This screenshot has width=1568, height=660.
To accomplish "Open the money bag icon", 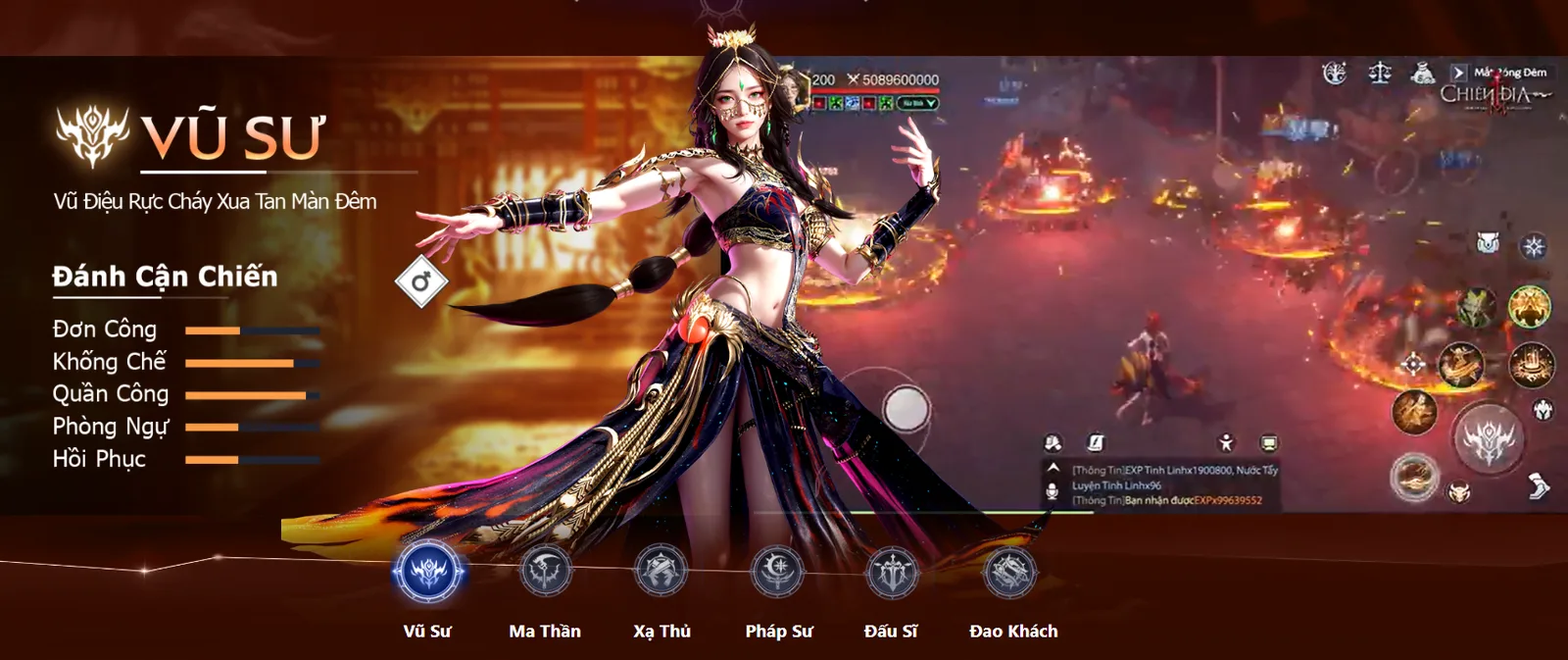I will [x=1422, y=74].
